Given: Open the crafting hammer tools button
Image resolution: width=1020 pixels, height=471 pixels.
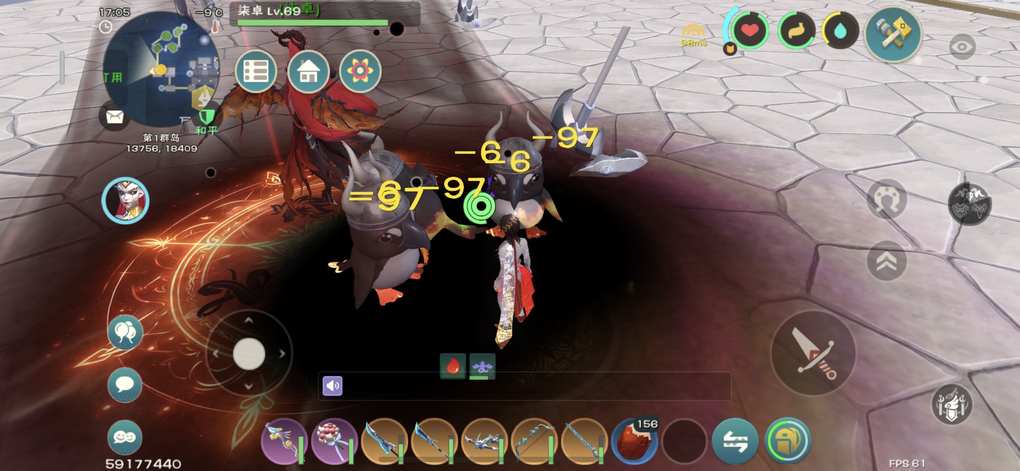Looking at the screenshot, I should coord(892,34).
